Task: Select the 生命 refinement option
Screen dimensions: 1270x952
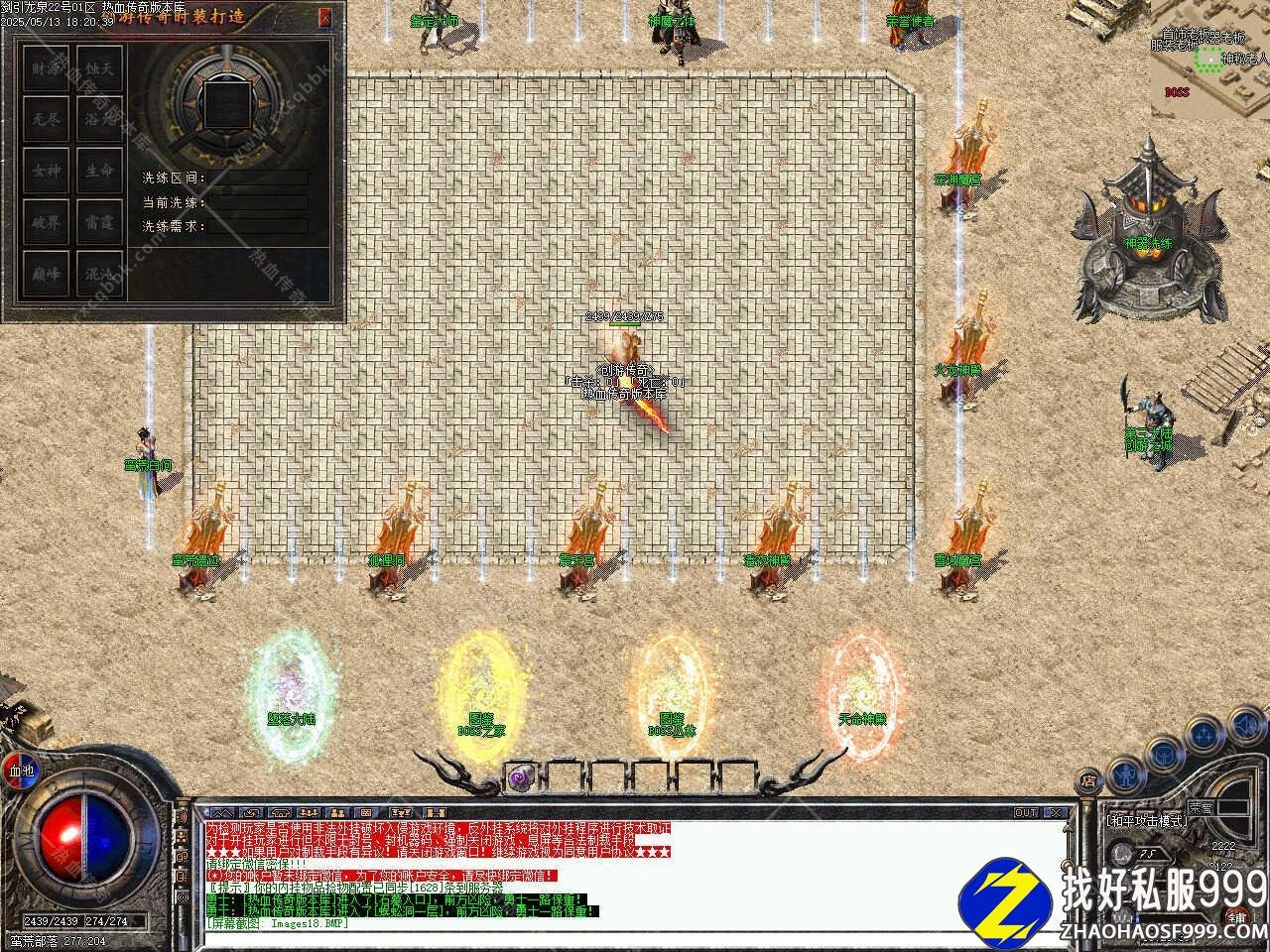Action: pos(99,171)
